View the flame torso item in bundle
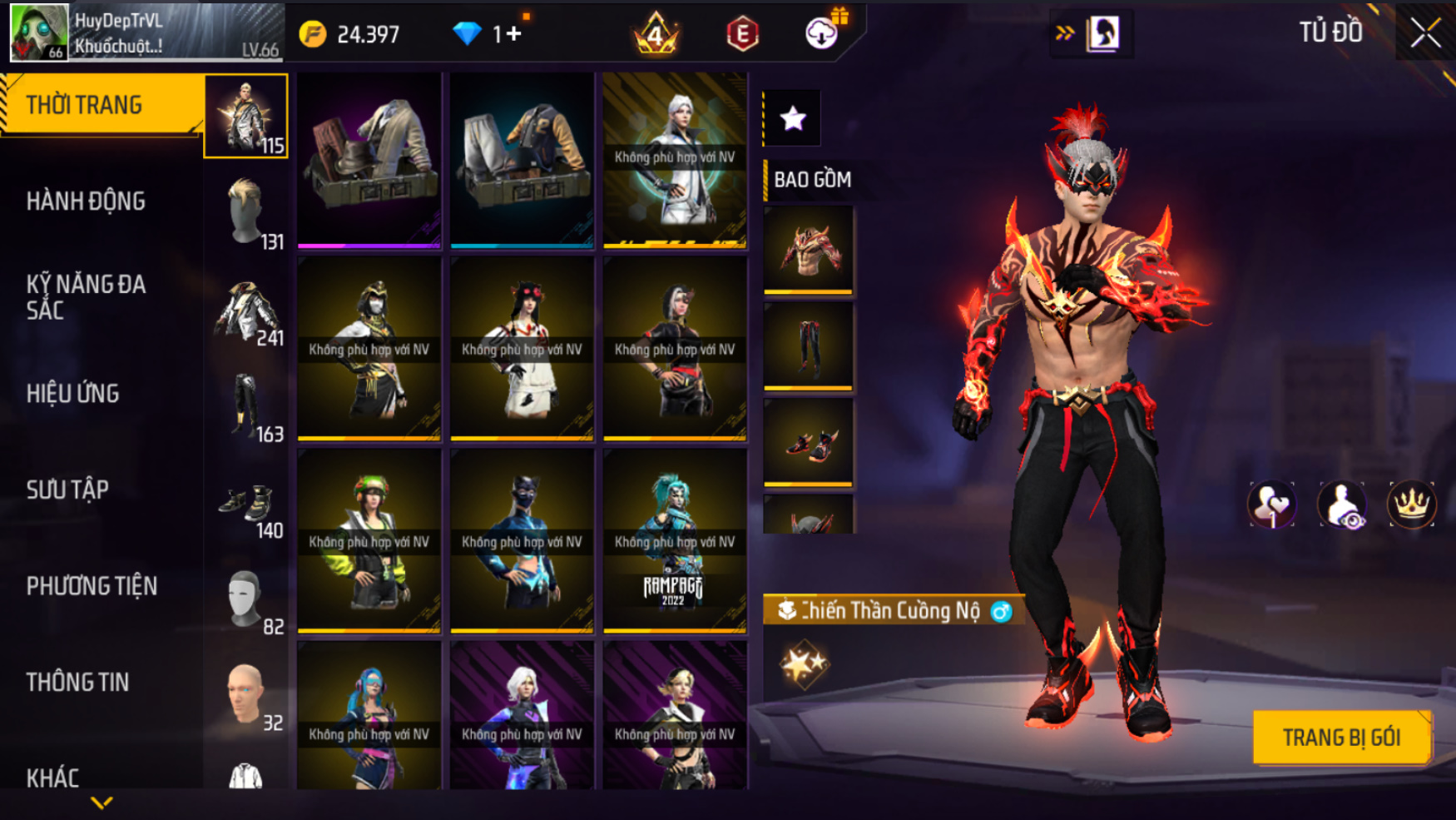This screenshot has height=820, width=1456. [808, 250]
